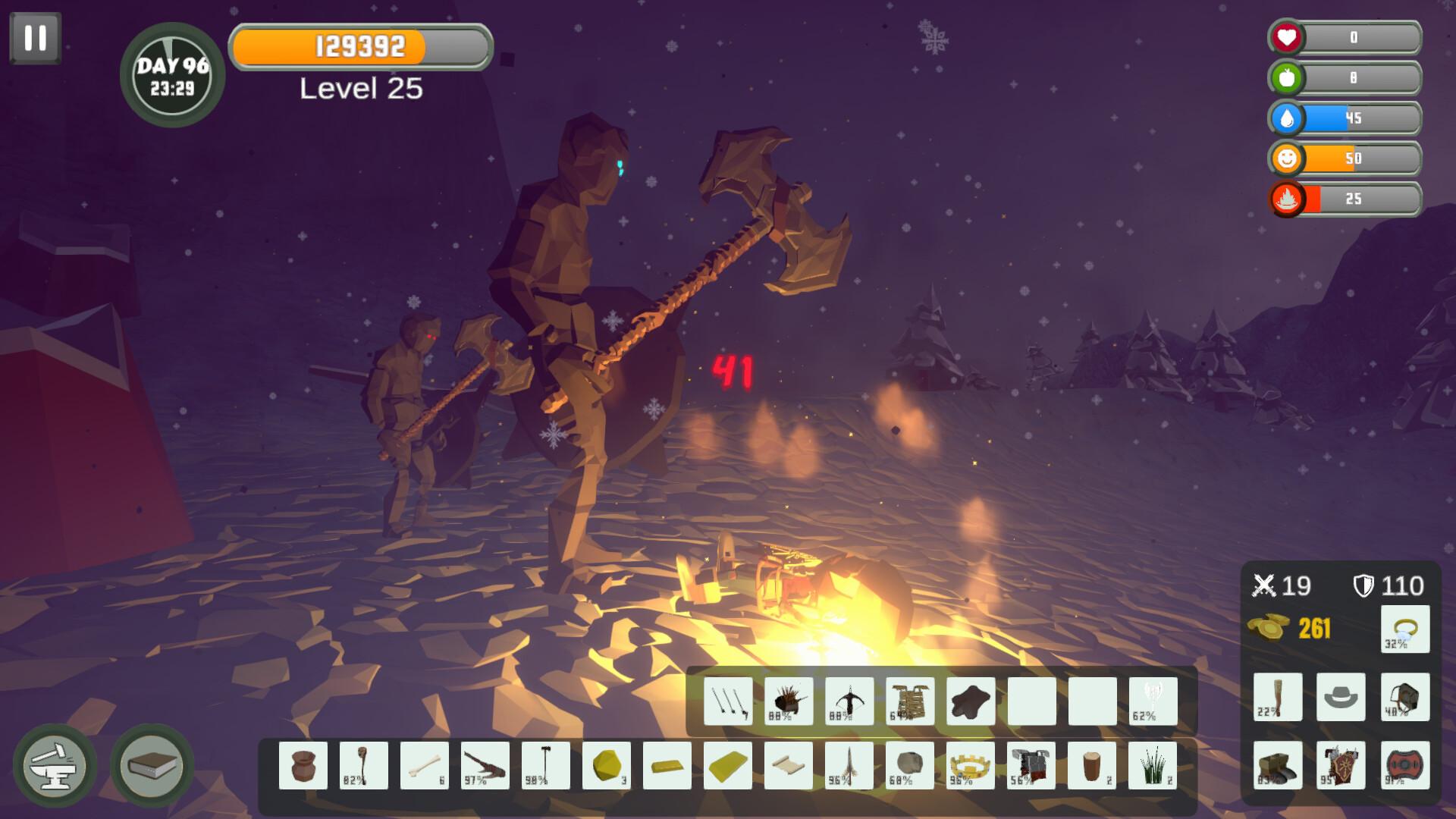
Task: Click the empty hat equipment slot
Action: click(1341, 696)
